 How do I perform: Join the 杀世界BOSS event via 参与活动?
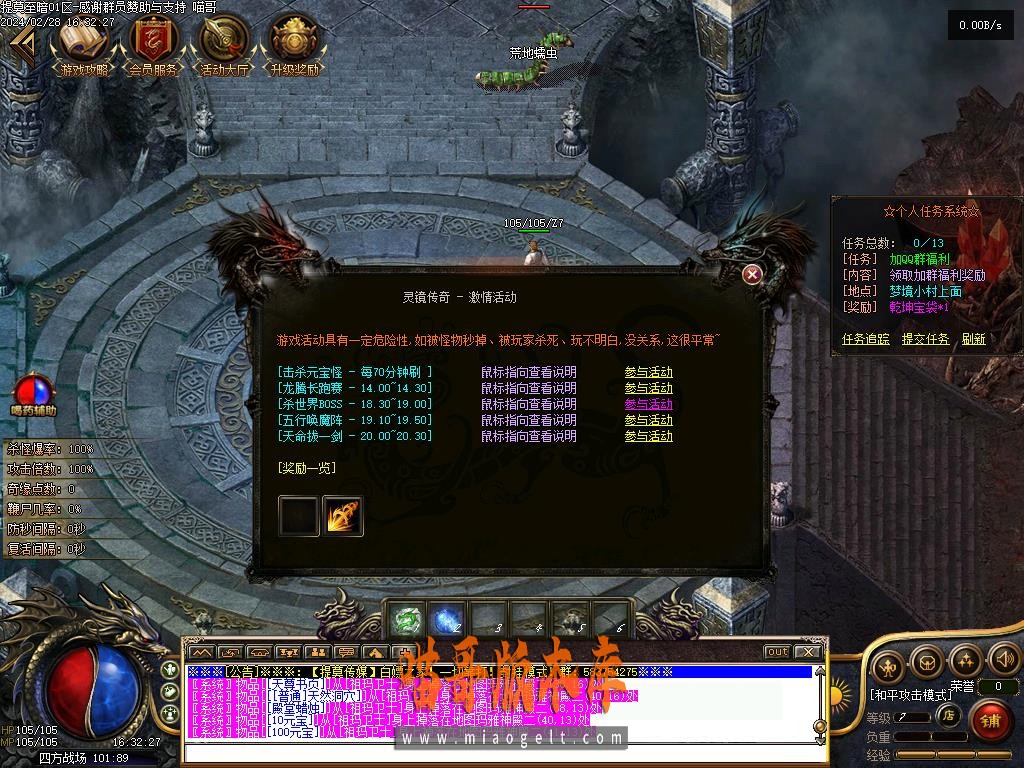tap(648, 404)
